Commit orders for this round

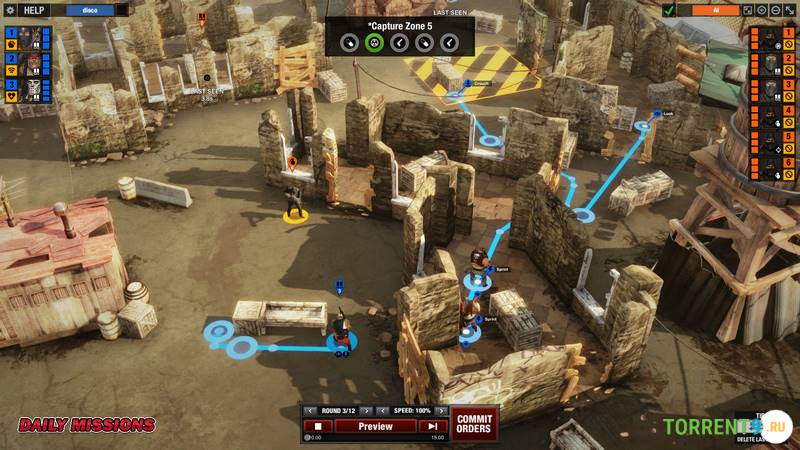coord(474,422)
